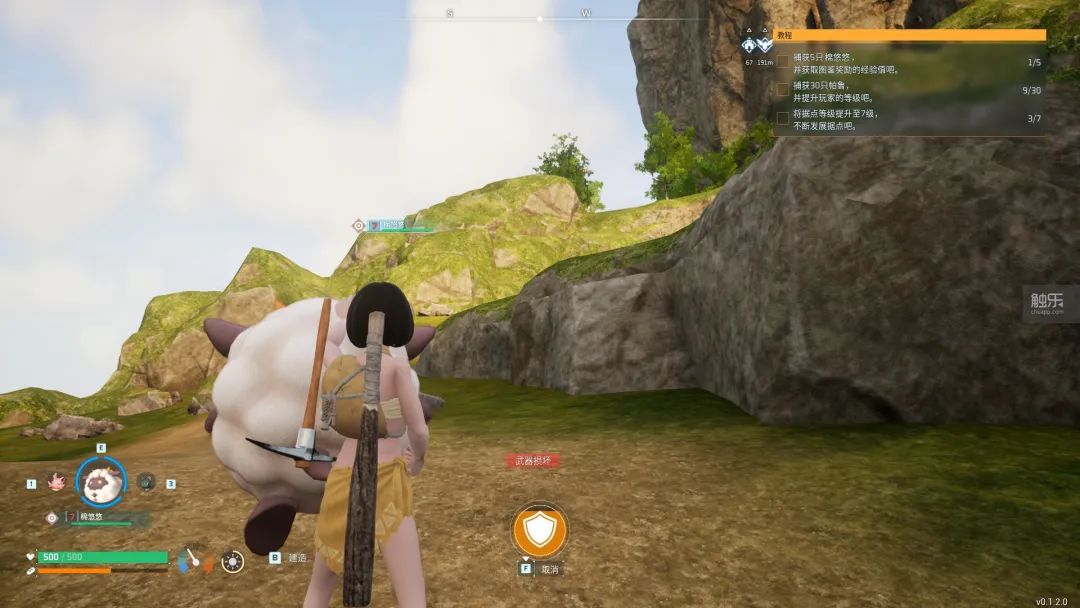Click the day-night clock dial
Image resolution: width=1080 pixels, height=608 pixels.
232,562
